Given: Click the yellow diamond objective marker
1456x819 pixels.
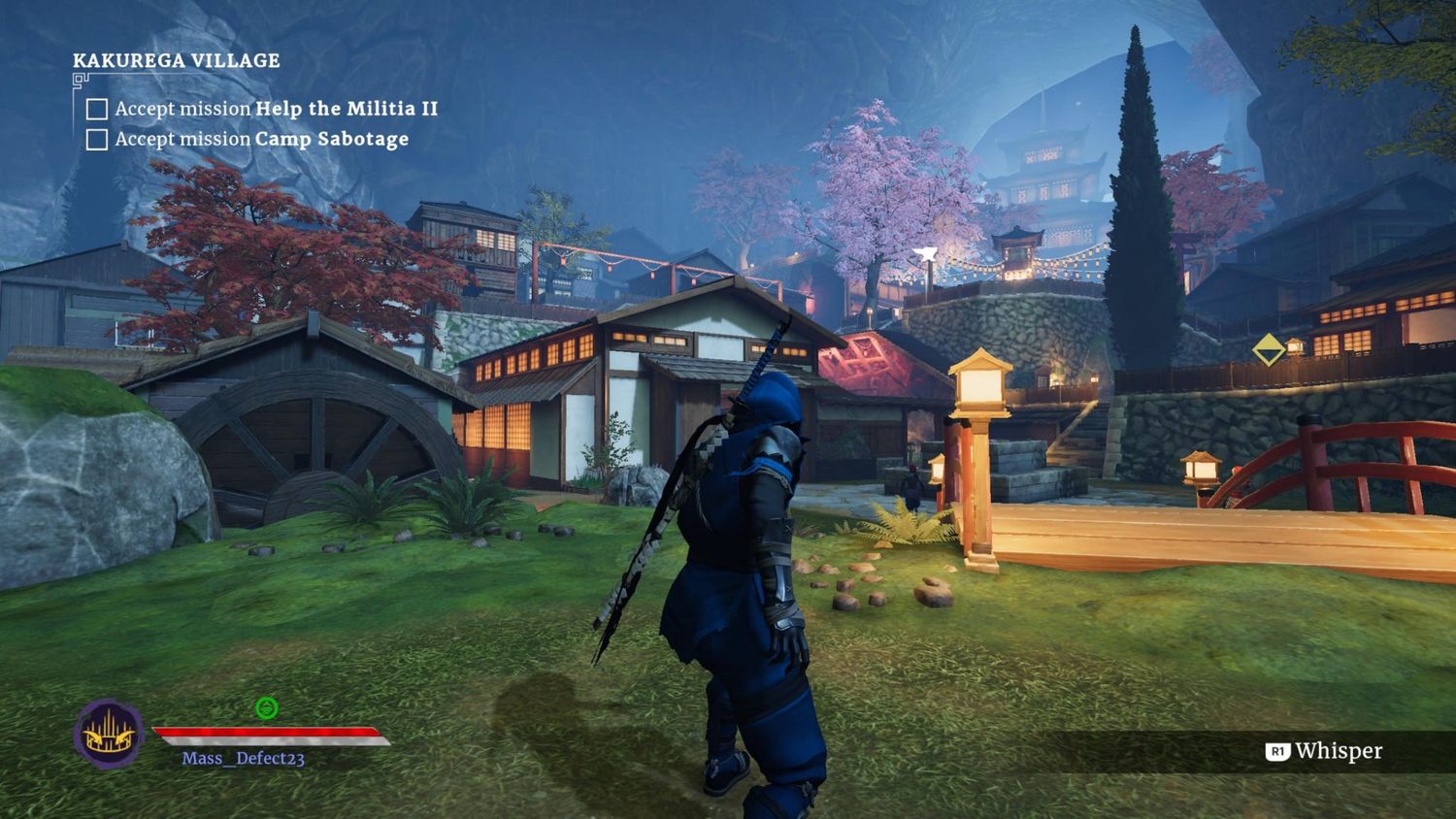Looking at the screenshot, I should (x=1268, y=349).
